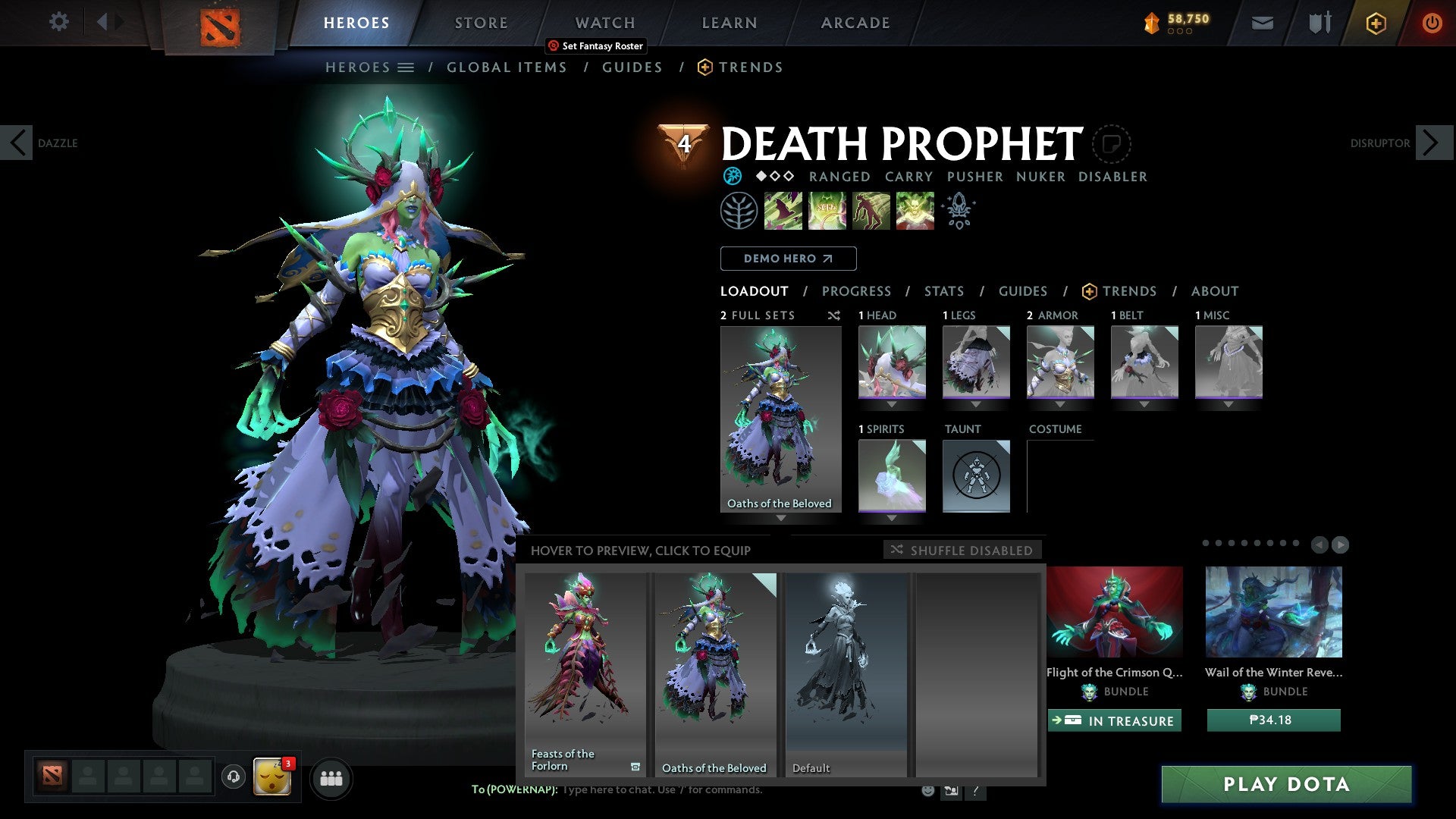Screen dimensions: 1456x819
Task: Equip the Feasts of the Forlorn set
Action: click(x=585, y=673)
